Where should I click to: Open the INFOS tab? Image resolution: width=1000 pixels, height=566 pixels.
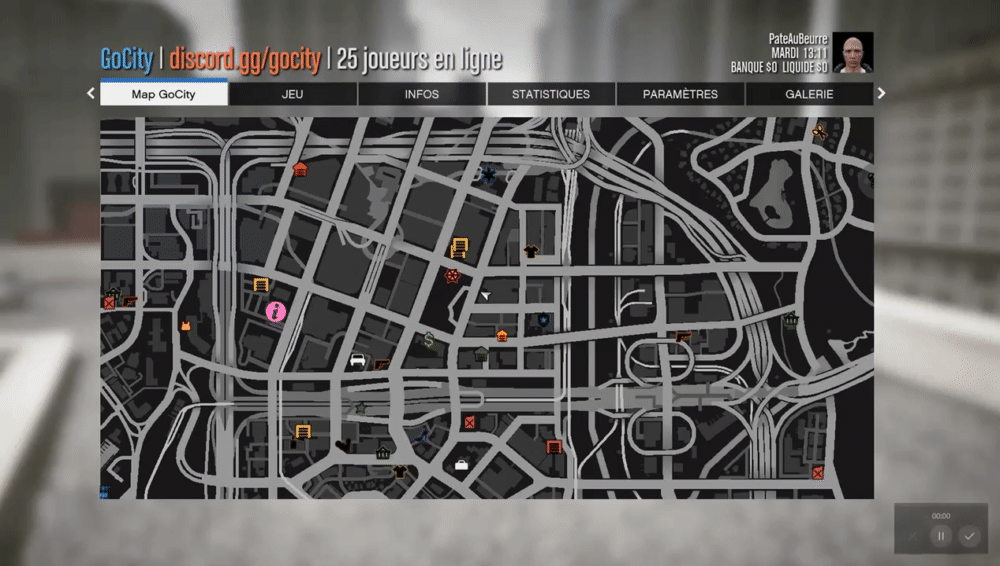pos(422,94)
